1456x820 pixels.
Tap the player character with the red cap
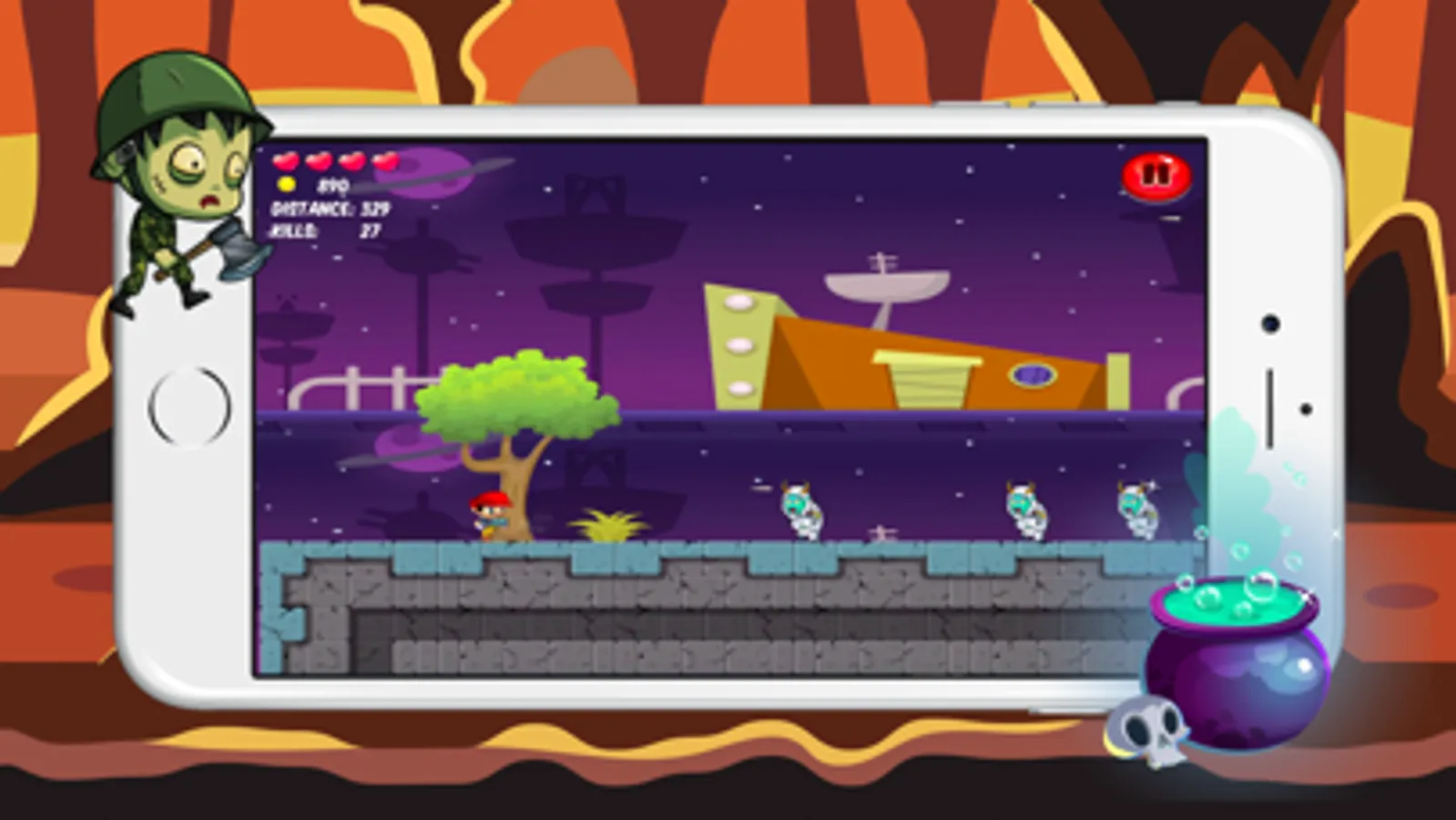[x=489, y=515]
